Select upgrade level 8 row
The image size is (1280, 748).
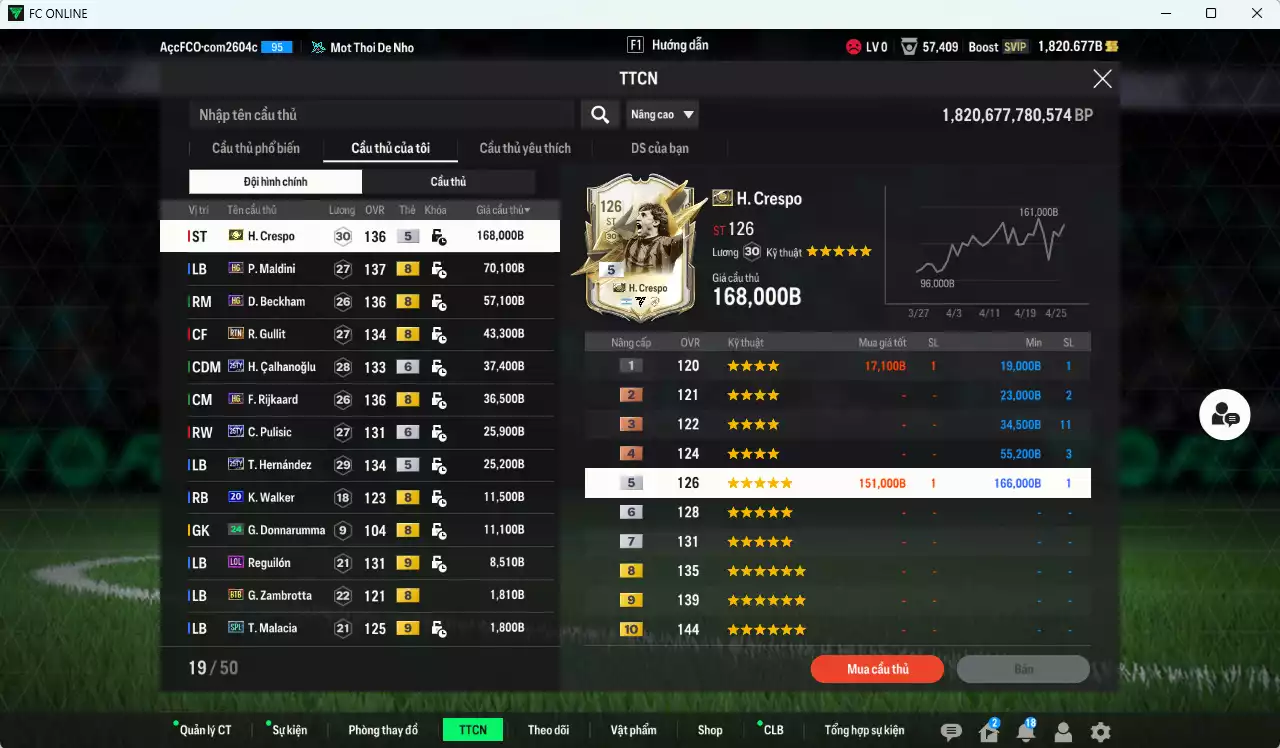[837, 571]
